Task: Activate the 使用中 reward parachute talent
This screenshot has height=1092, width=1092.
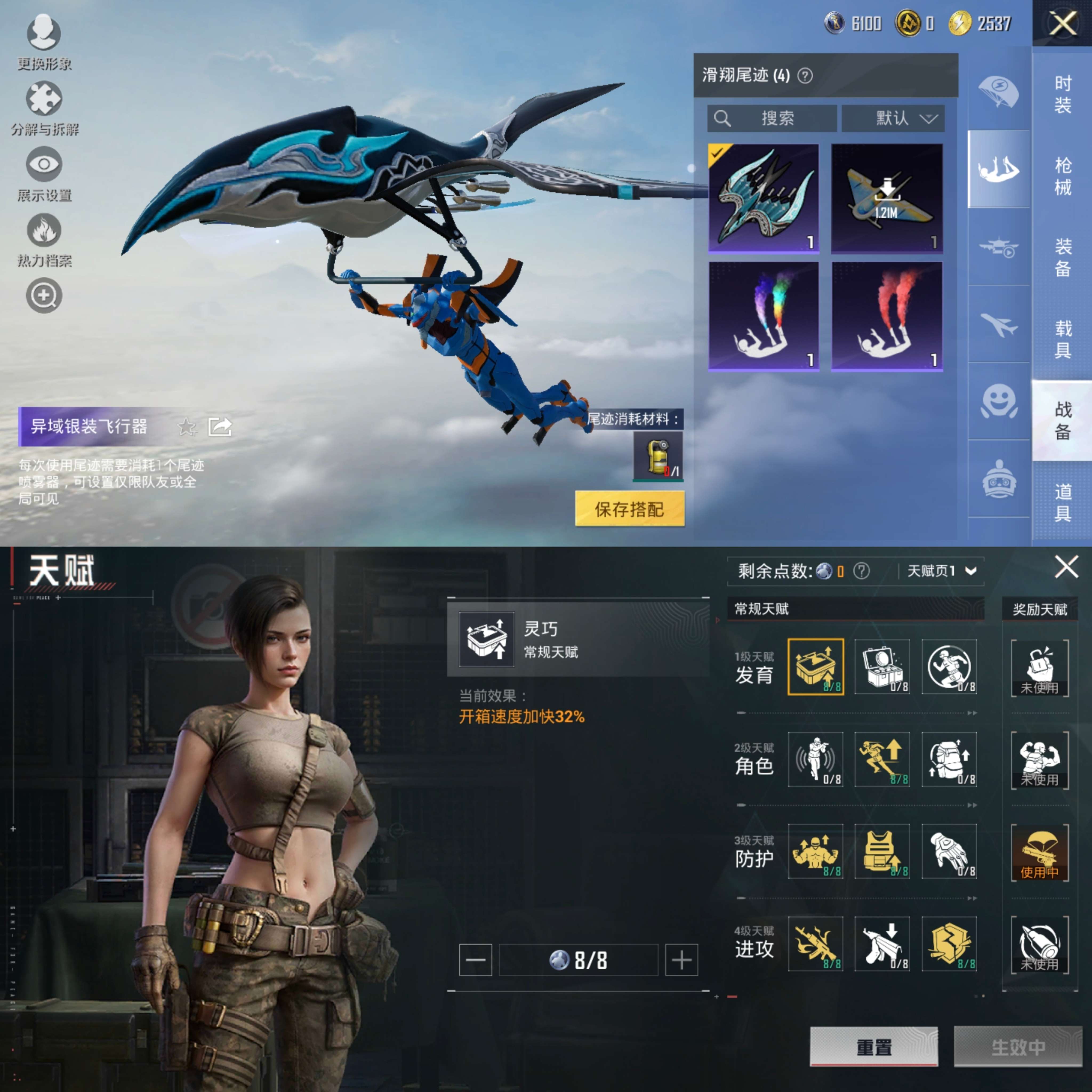Action: pyautogui.click(x=1040, y=853)
